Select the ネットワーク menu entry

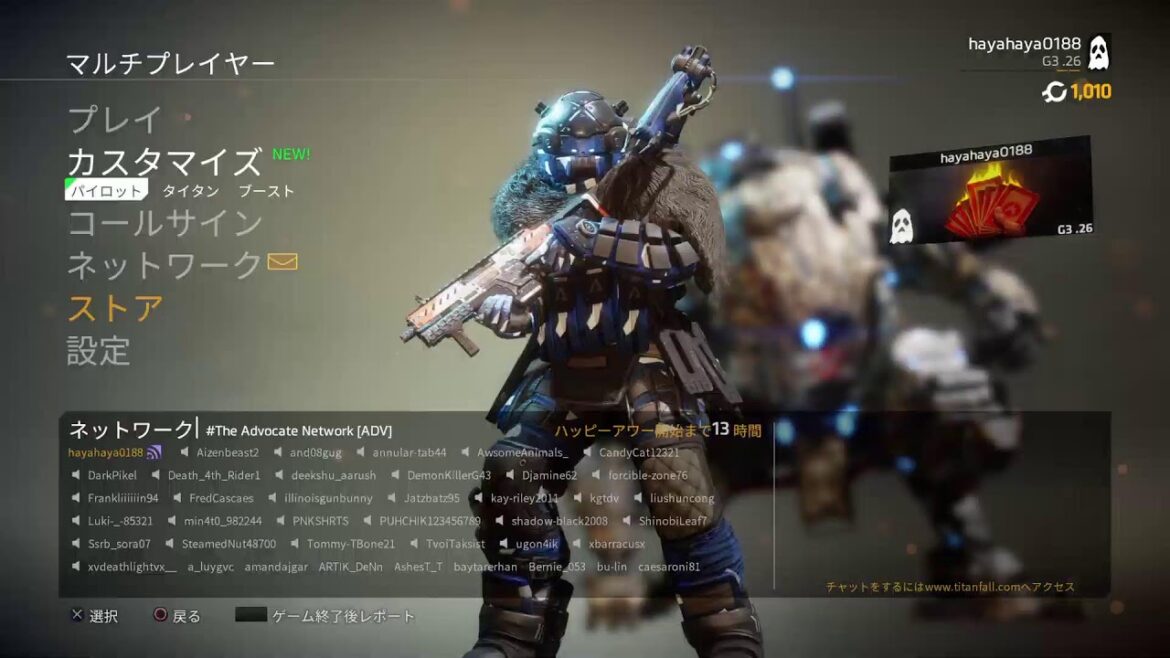pyautogui.click(x=165, y=265)
